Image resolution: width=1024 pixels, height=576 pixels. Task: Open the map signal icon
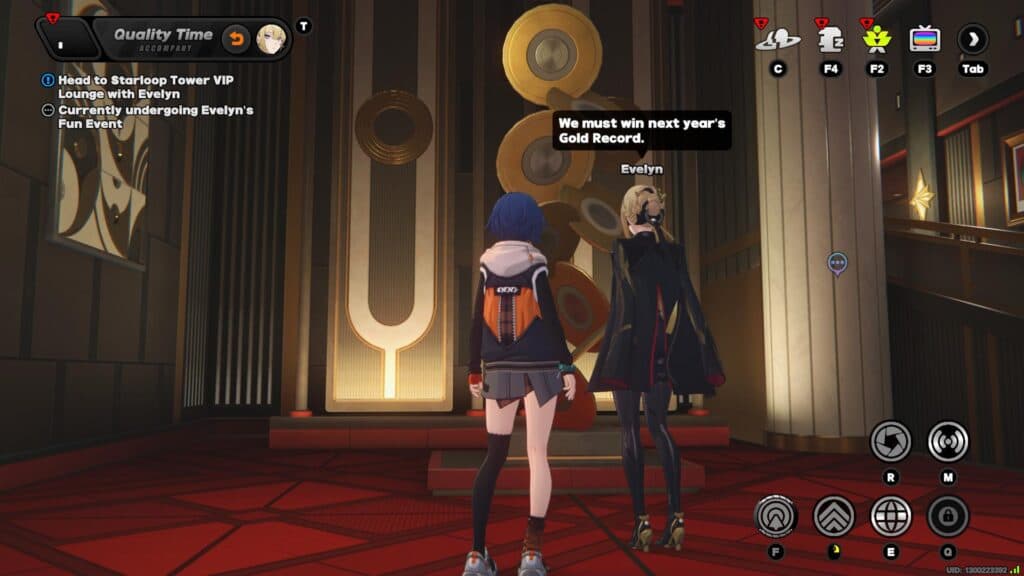tap(947, 441)
